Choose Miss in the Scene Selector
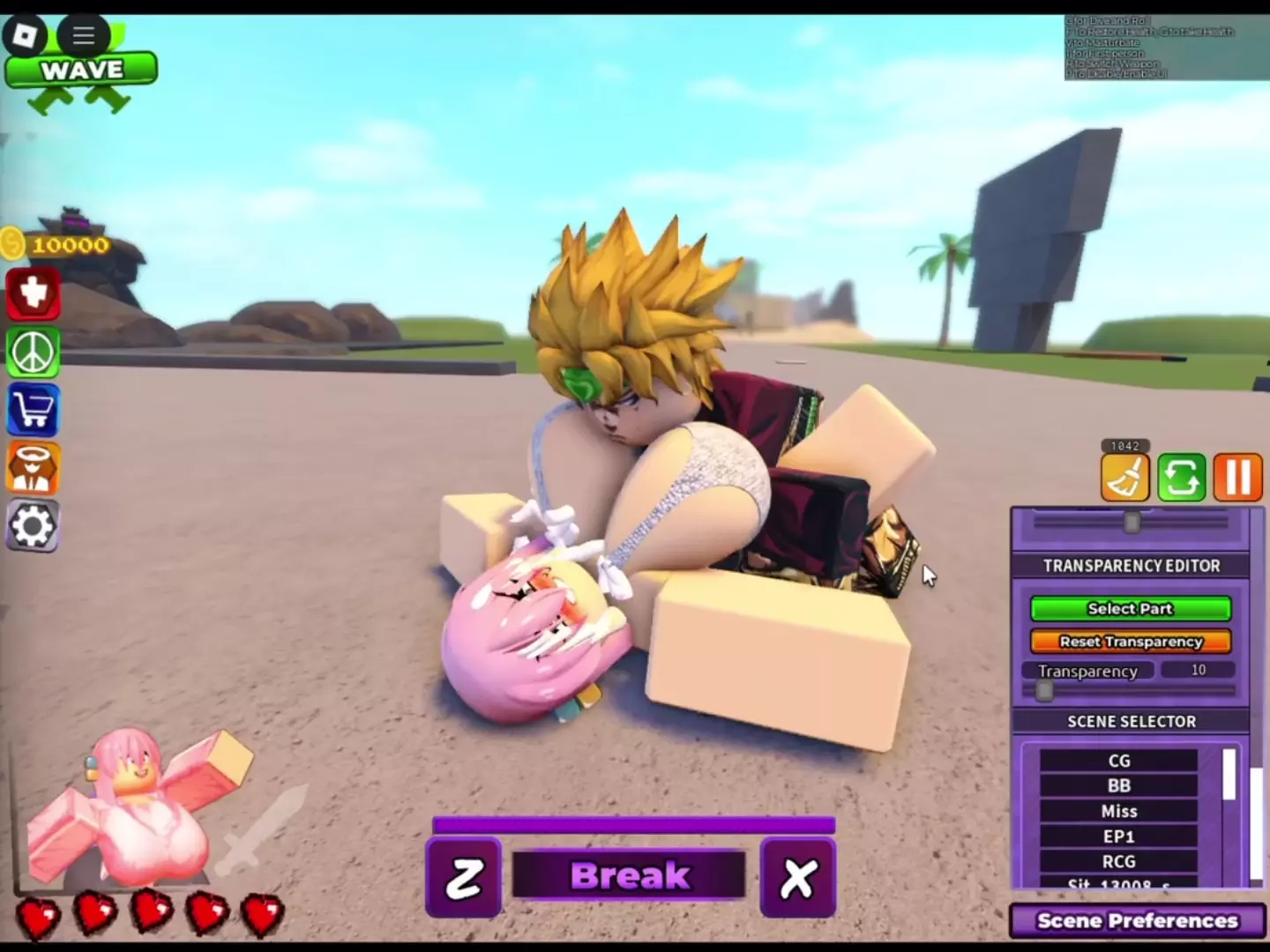1270x952 pixels. (1118, 811)
